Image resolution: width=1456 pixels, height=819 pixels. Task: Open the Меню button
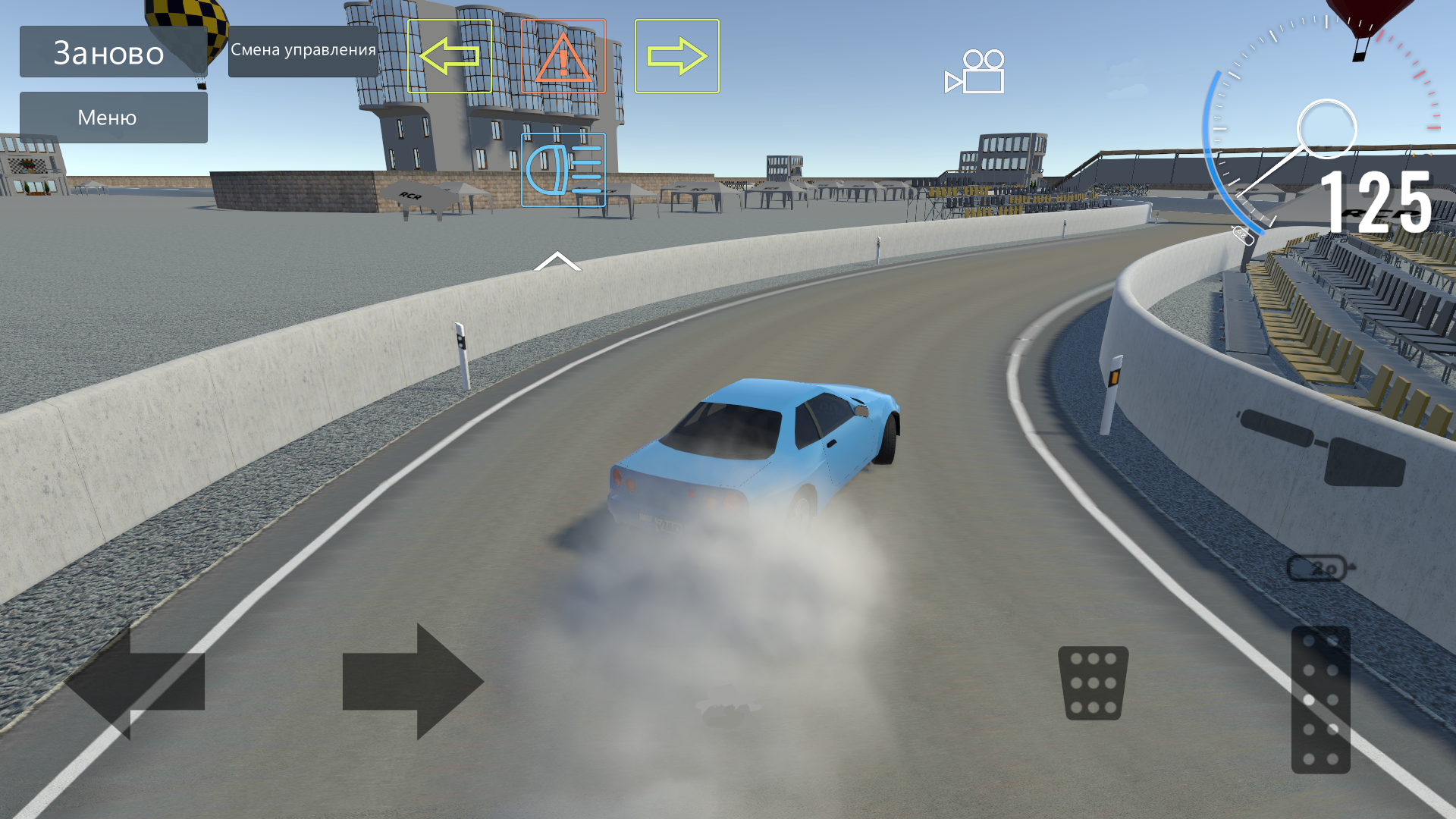pos(112,117)
